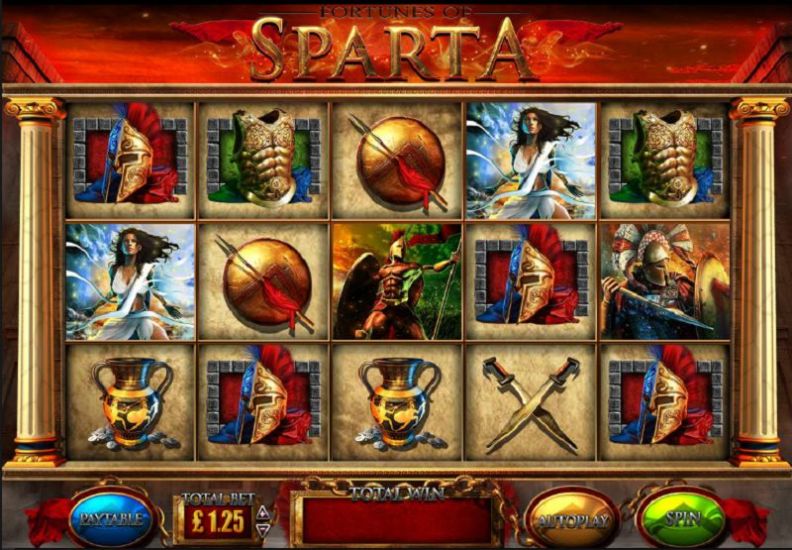
Task: Start Autoplay mode
Action: [x=571, y=519]
